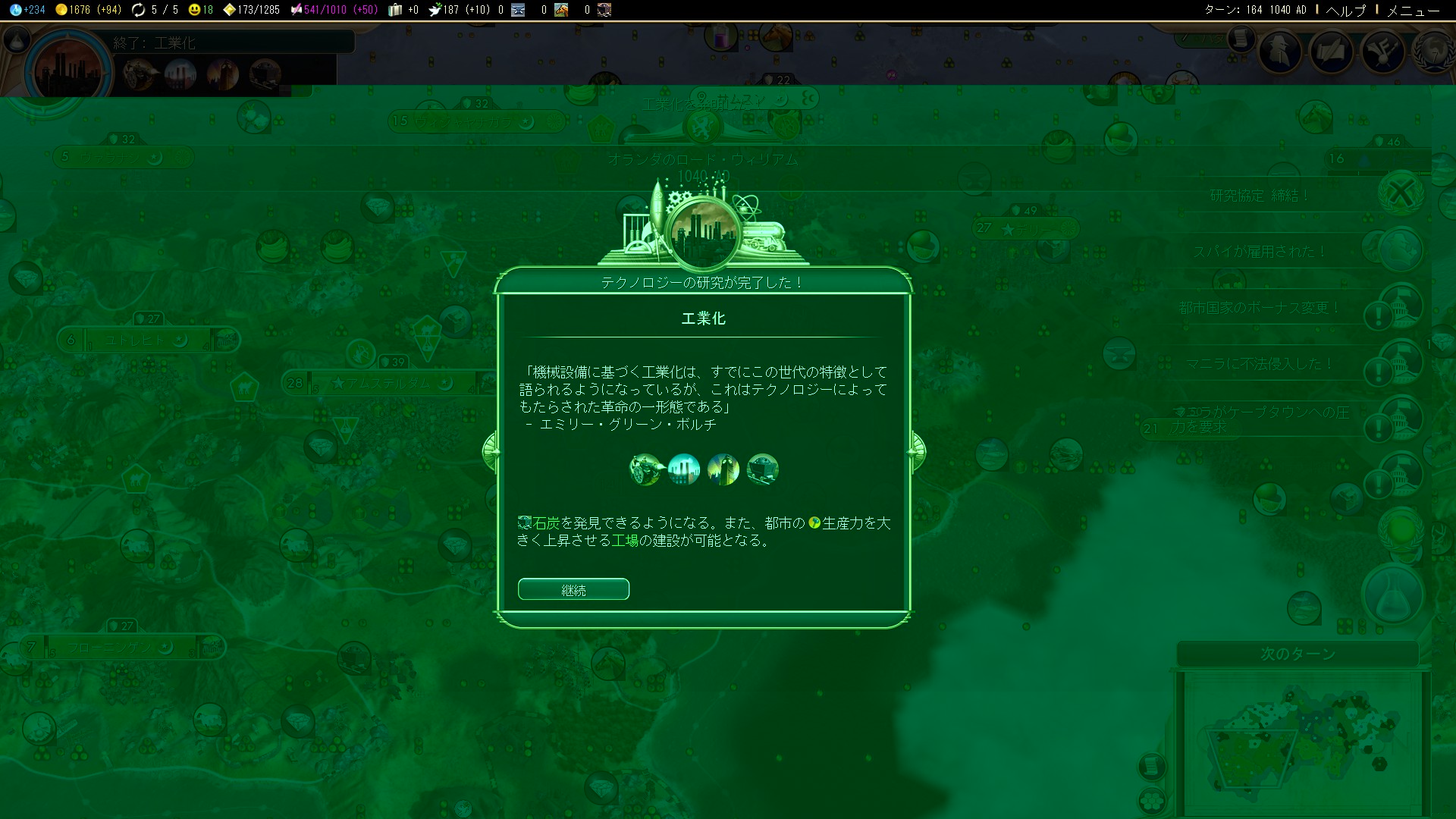Open the World Congress globe button
Viewport: 1456px width, 819px height.
[1433, 52]
